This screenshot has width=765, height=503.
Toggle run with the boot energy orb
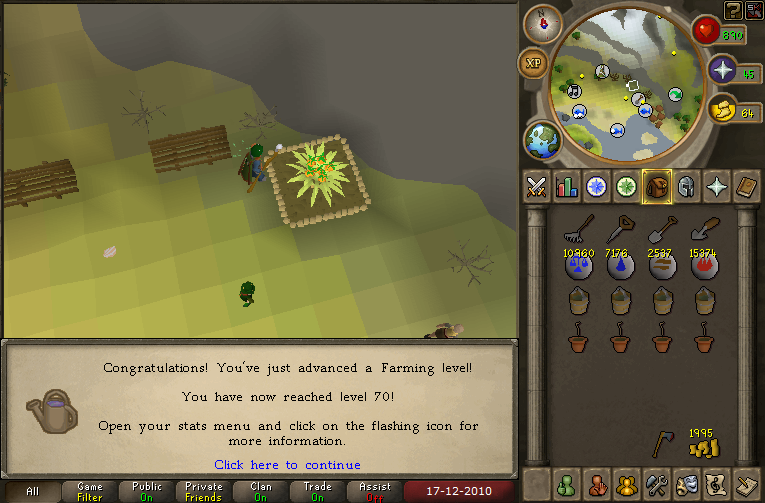(x=722, y=110)
